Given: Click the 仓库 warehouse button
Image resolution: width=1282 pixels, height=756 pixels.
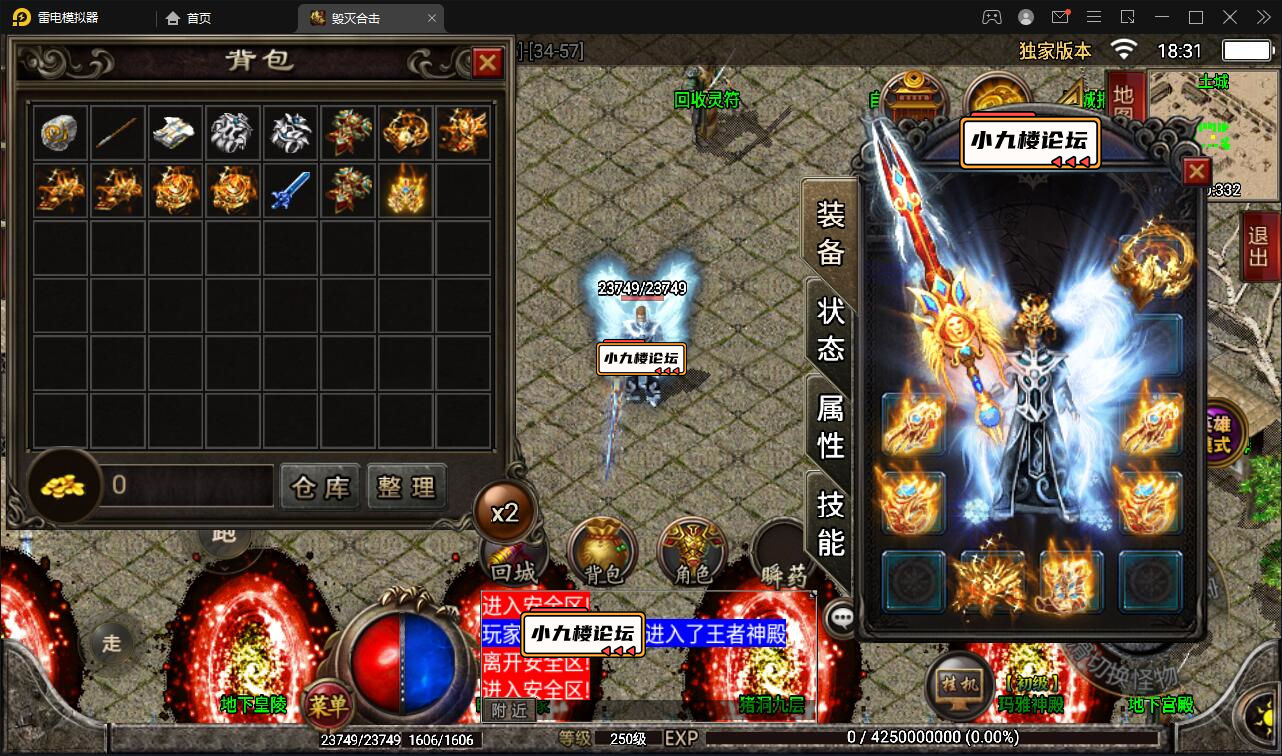Looking at the screenshot, I should click(x=319, y=487).
